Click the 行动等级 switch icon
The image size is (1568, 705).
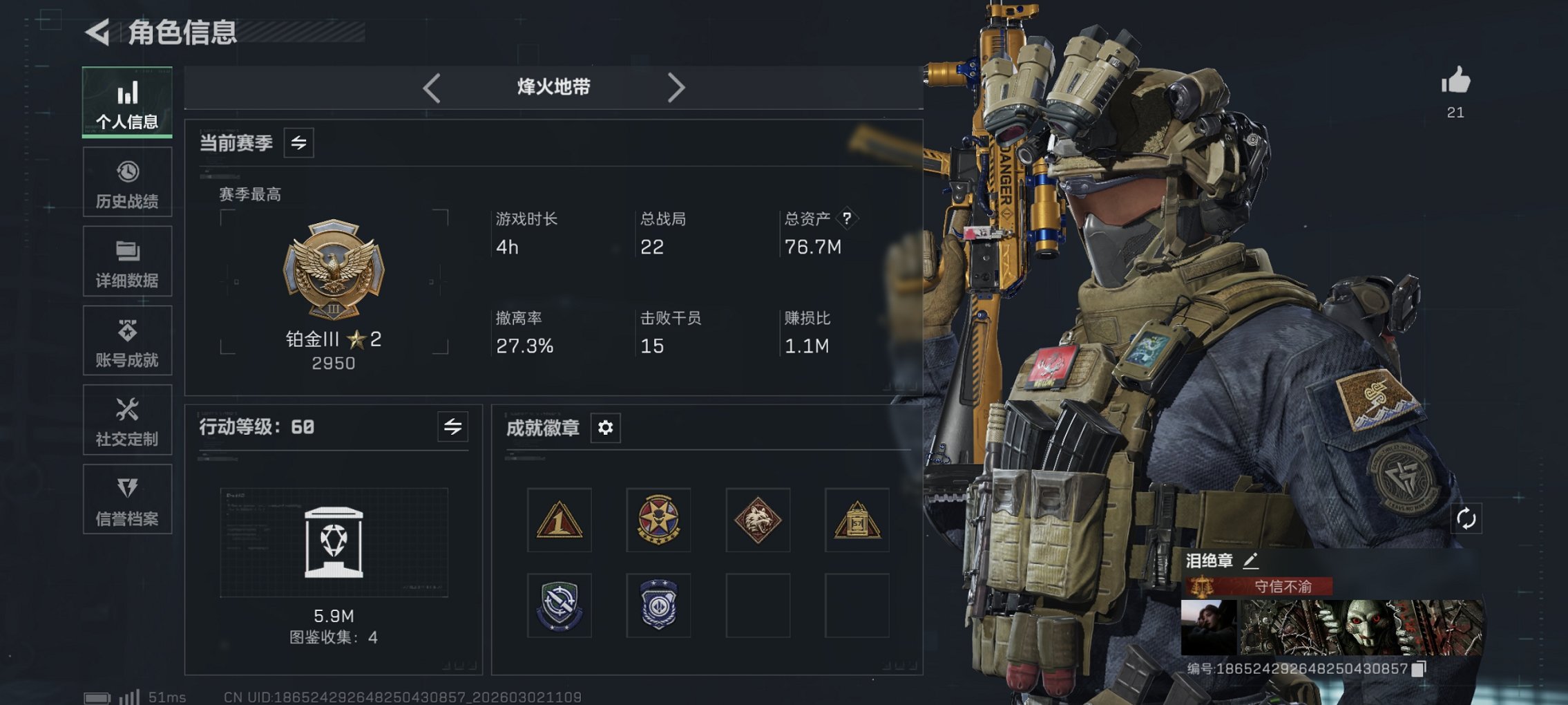click(452, 428)
